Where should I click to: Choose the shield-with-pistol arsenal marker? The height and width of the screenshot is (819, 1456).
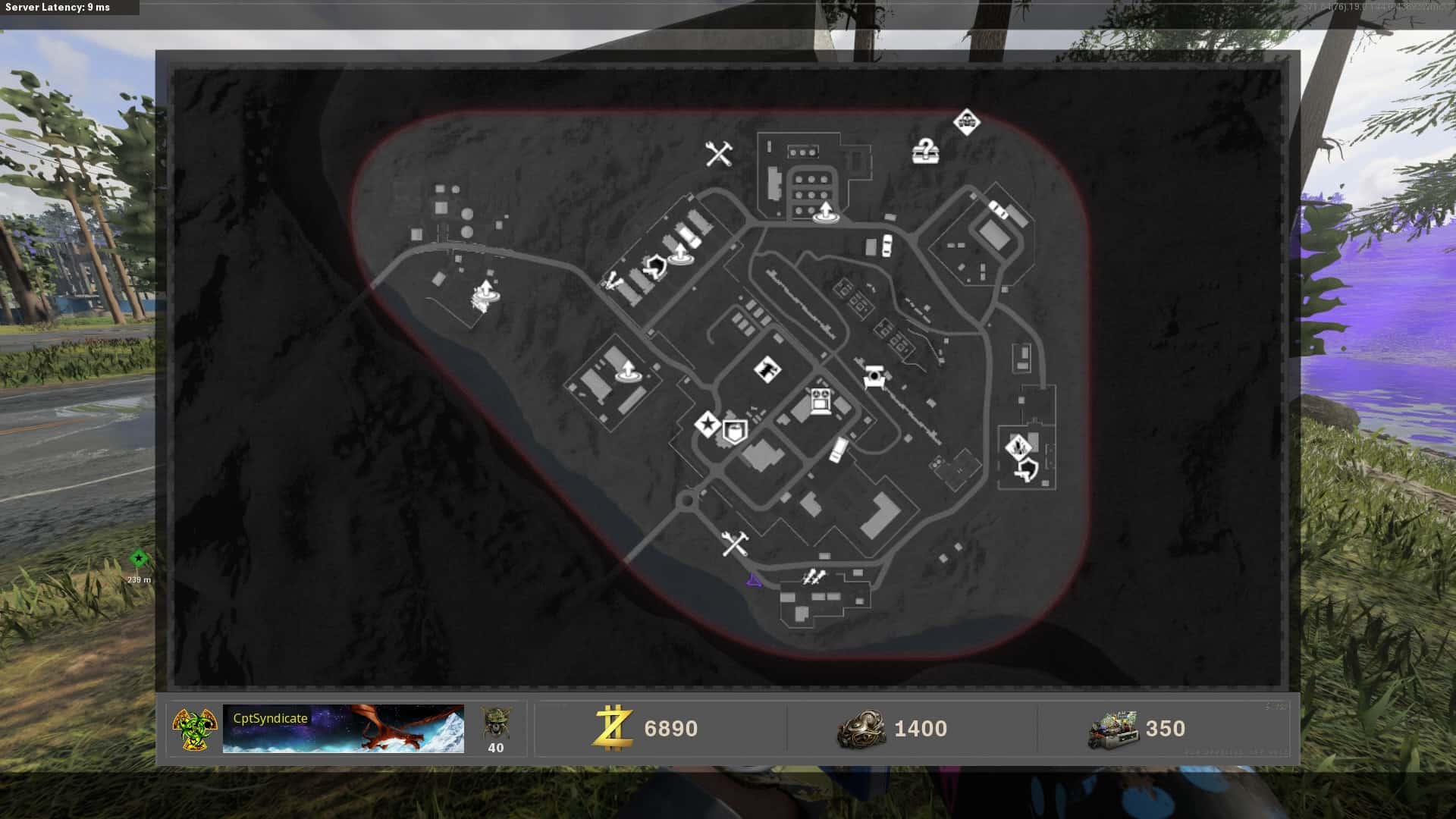click(1025, 472)
